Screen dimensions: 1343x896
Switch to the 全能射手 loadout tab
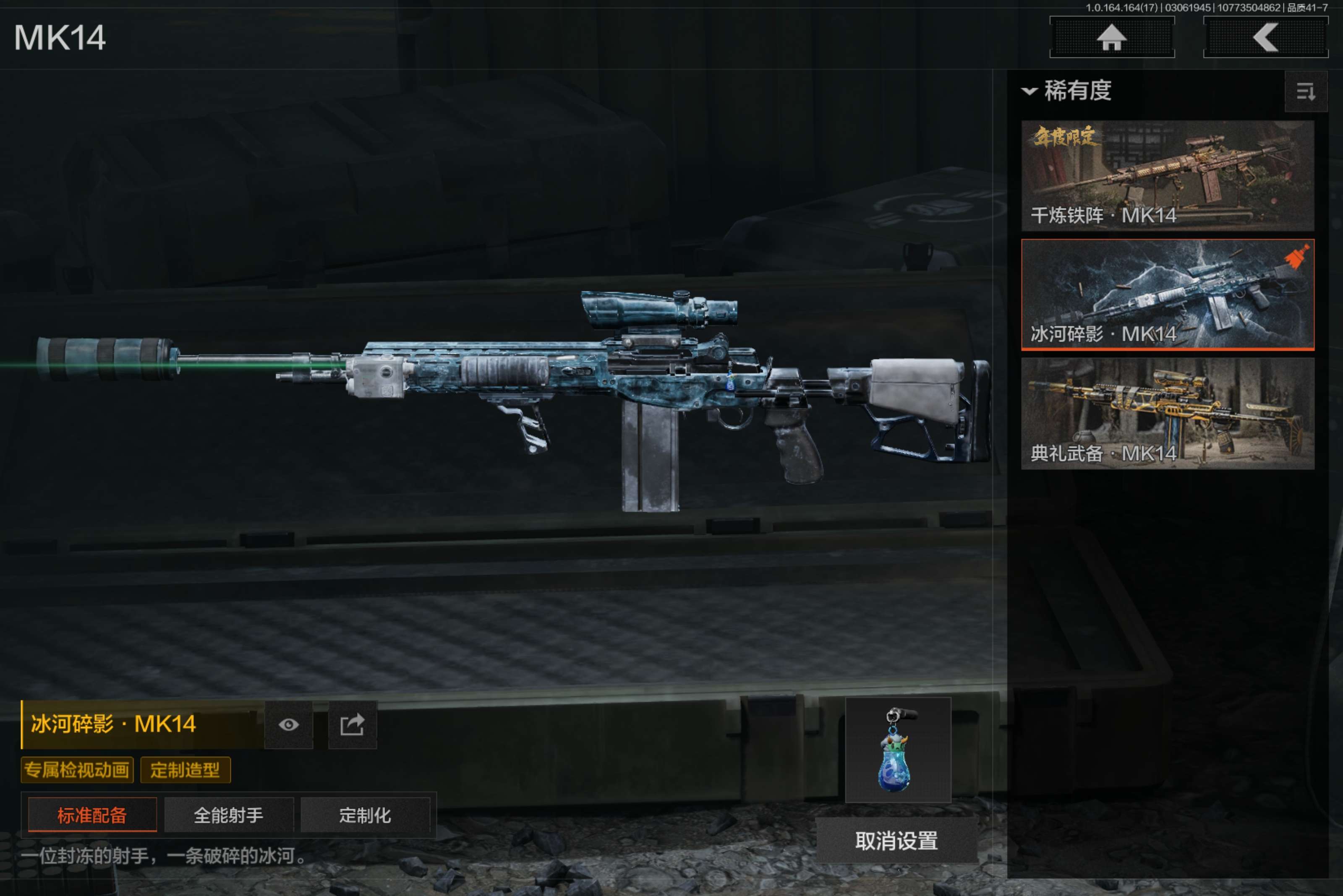[229, 815]
